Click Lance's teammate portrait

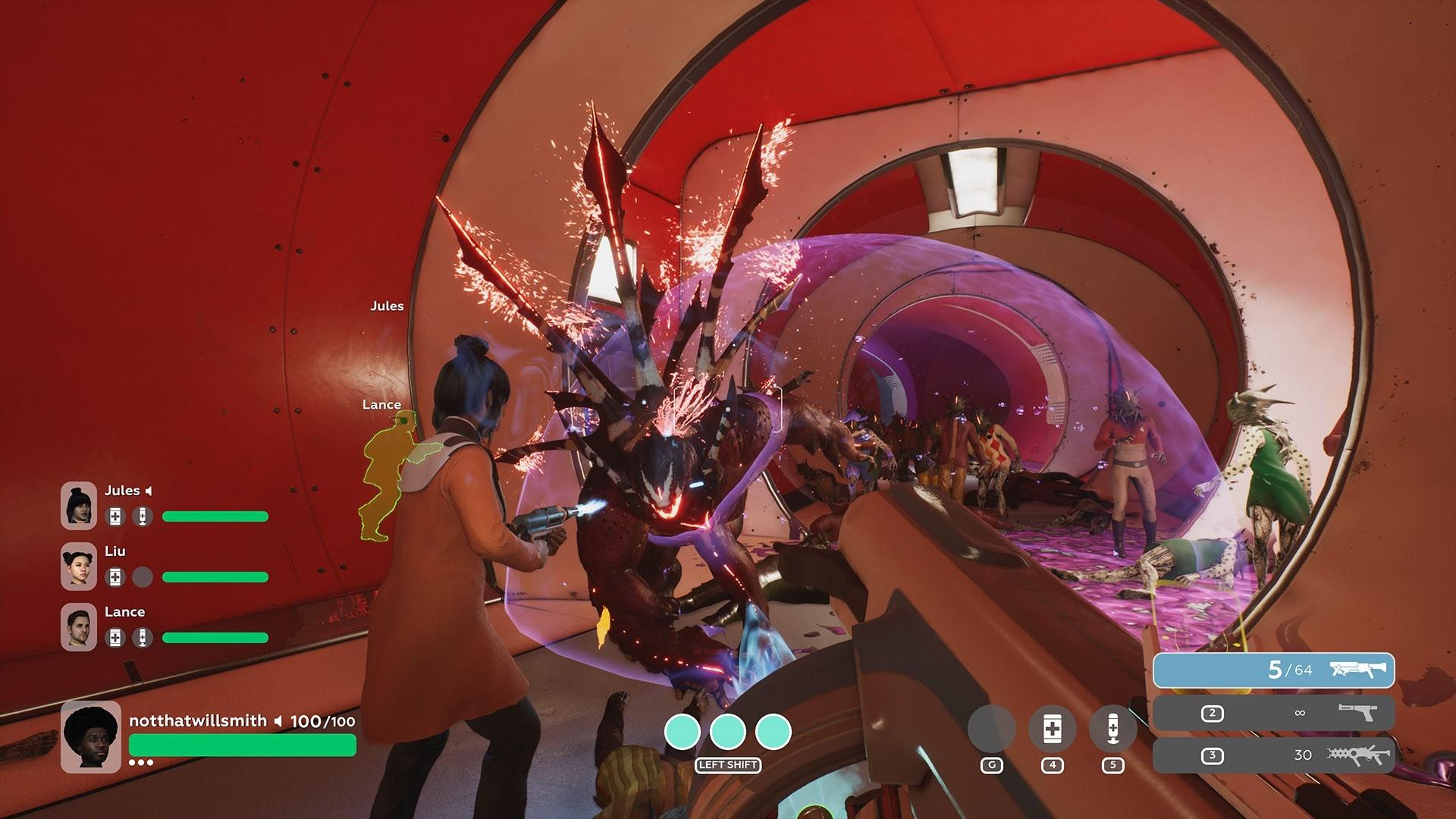[x=79, y=626]
